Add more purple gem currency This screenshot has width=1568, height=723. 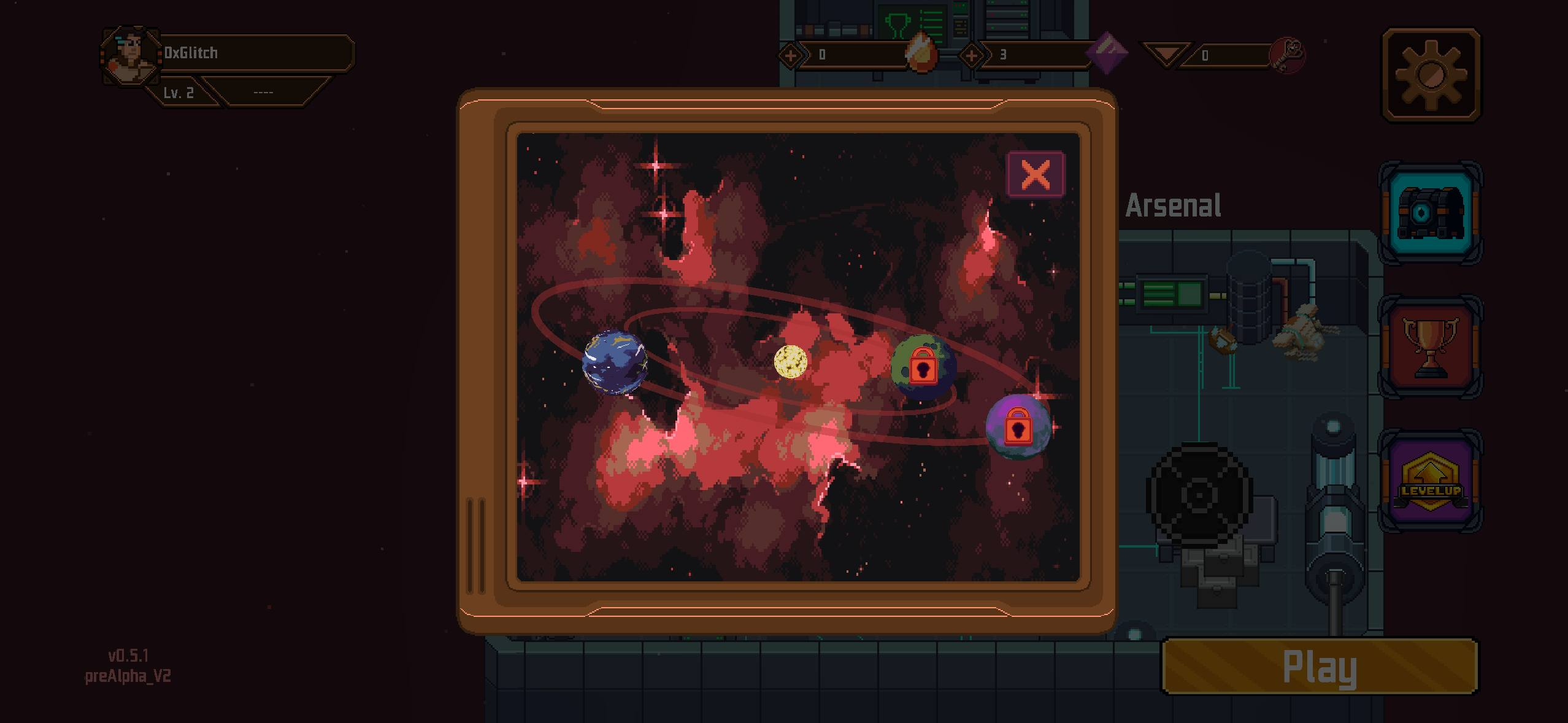tap(970, 56)
